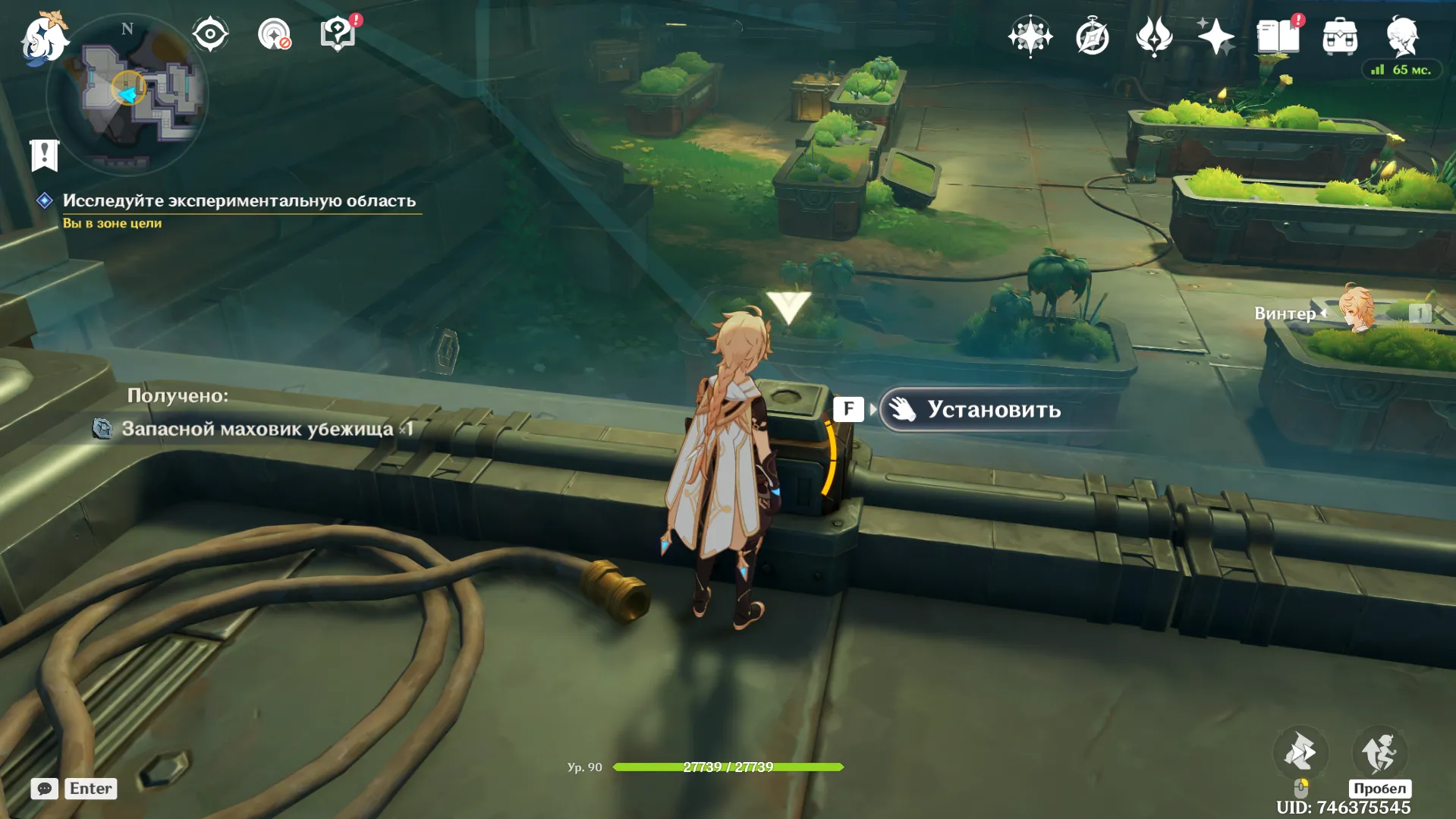Screen dimensions: 1456x819
Task: Activate the sprint dash icon
Action: 1300,752
